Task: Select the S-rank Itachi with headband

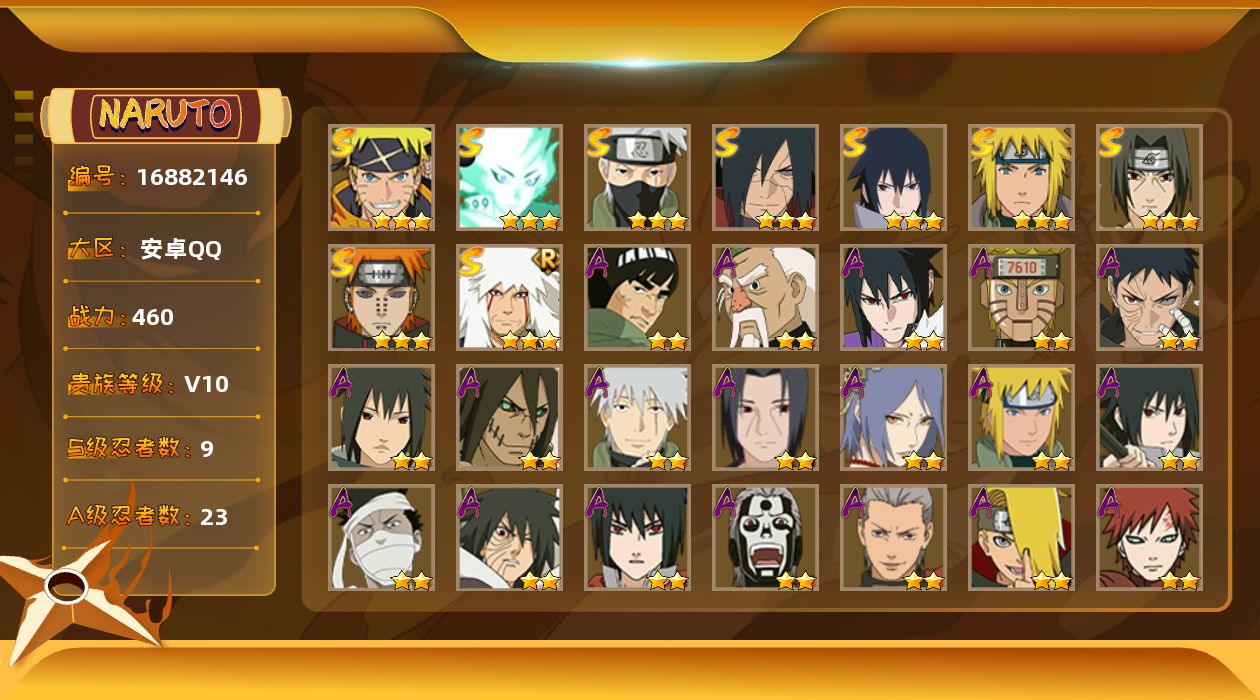Action: pos(1149,177)
